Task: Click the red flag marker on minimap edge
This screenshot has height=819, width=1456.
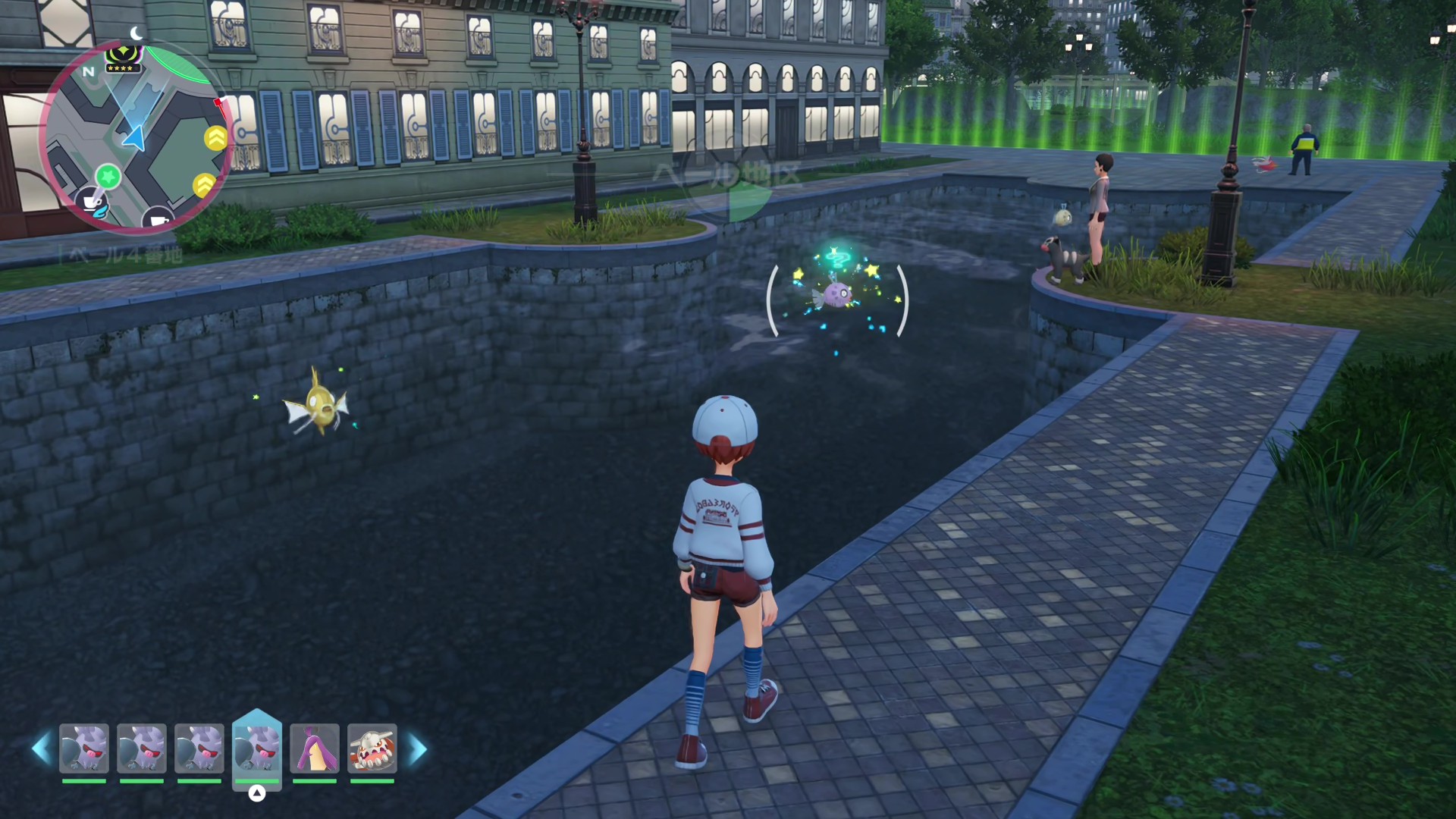Action: pos(219,102)
